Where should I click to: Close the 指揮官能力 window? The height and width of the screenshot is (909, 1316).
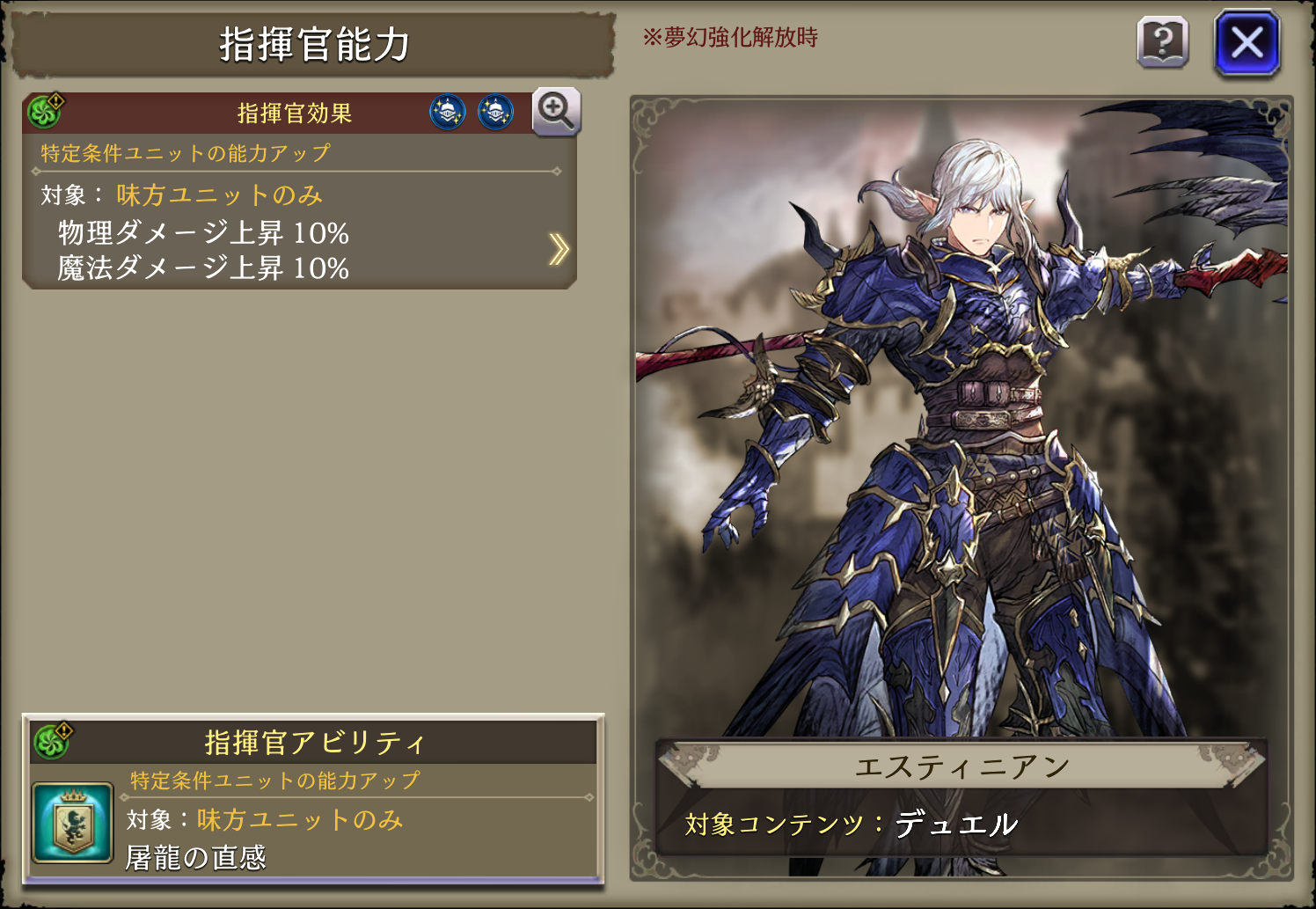click(x=1247, y=42)
